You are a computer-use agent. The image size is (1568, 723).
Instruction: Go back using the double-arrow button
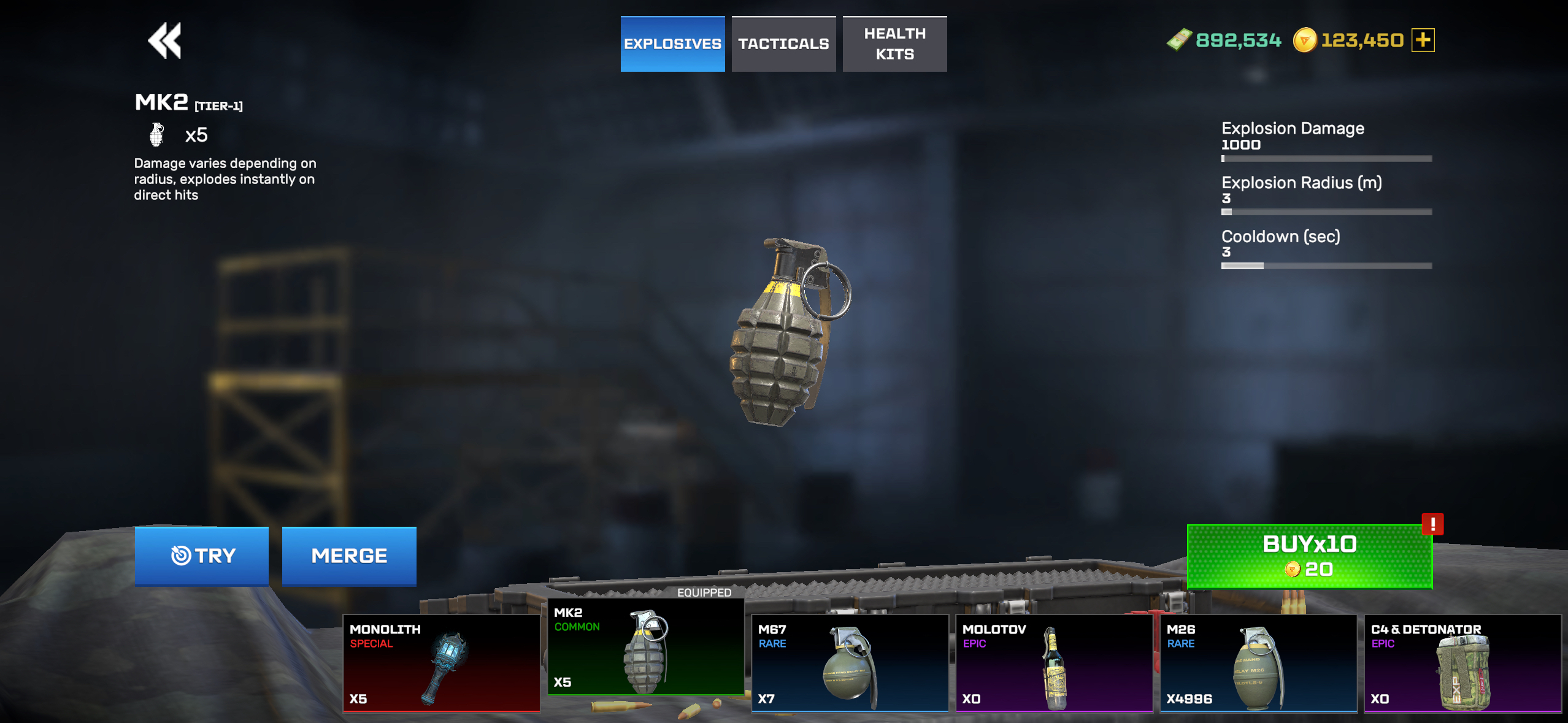tap(165, 41)
